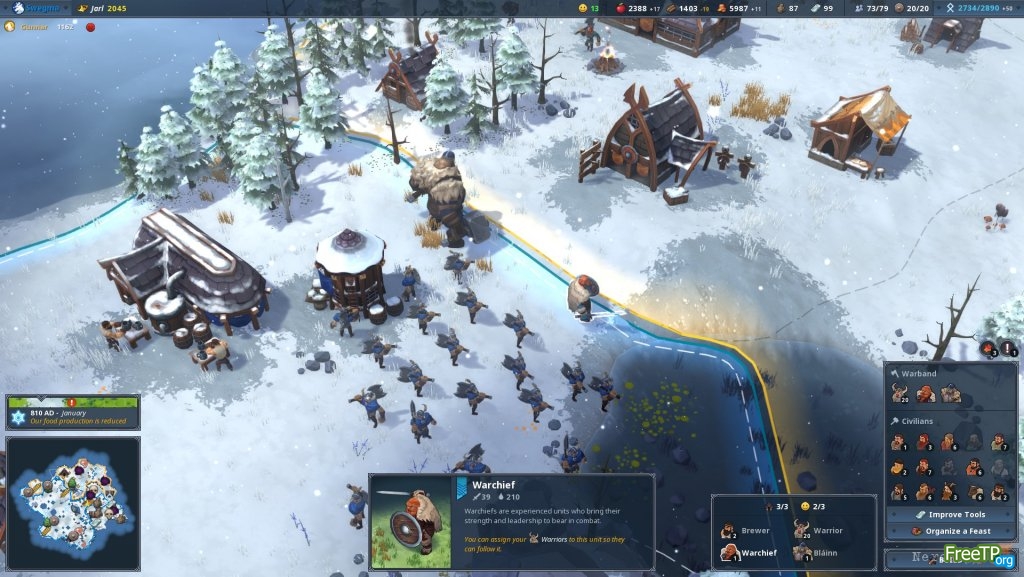Screen dimensions: 1024x577
Task: Organize a Feast for the clan
Action: [x=950, y=531]
